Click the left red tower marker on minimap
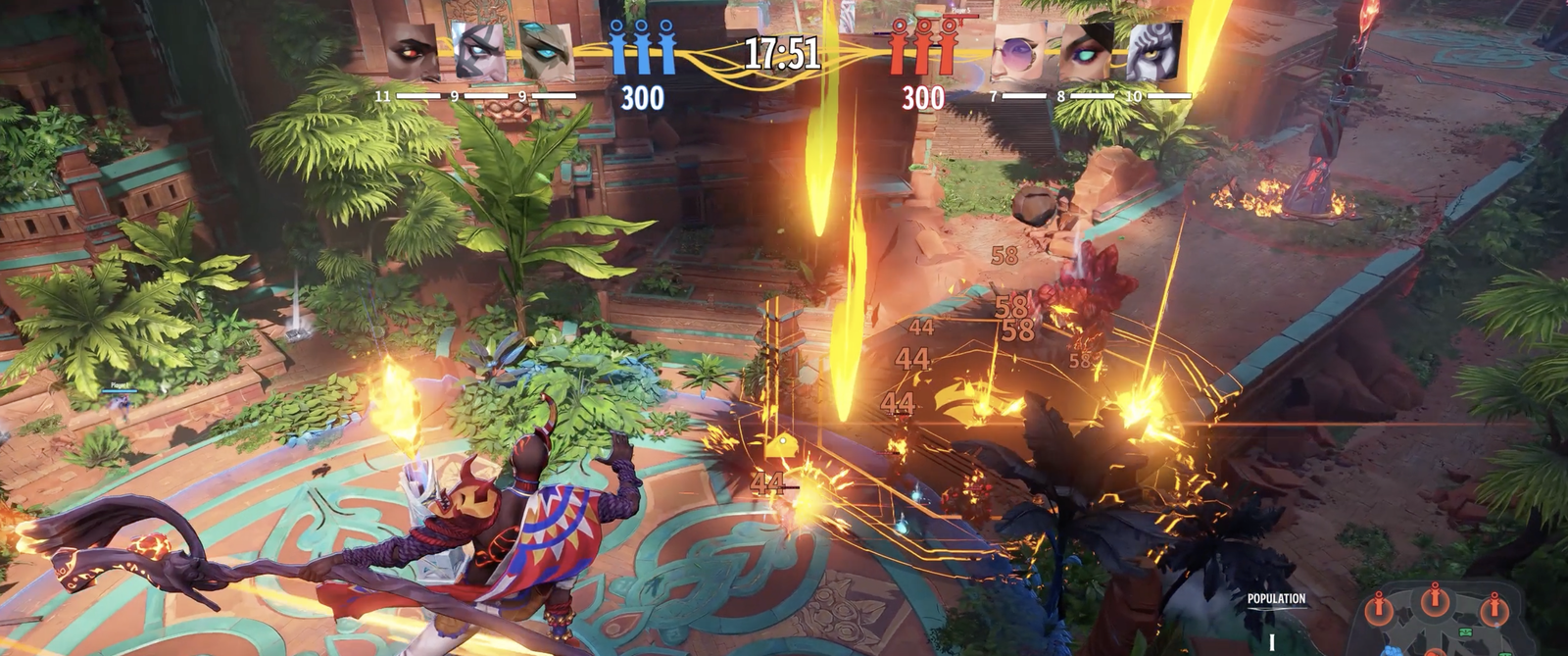1568x656 pixels. 1379,608
